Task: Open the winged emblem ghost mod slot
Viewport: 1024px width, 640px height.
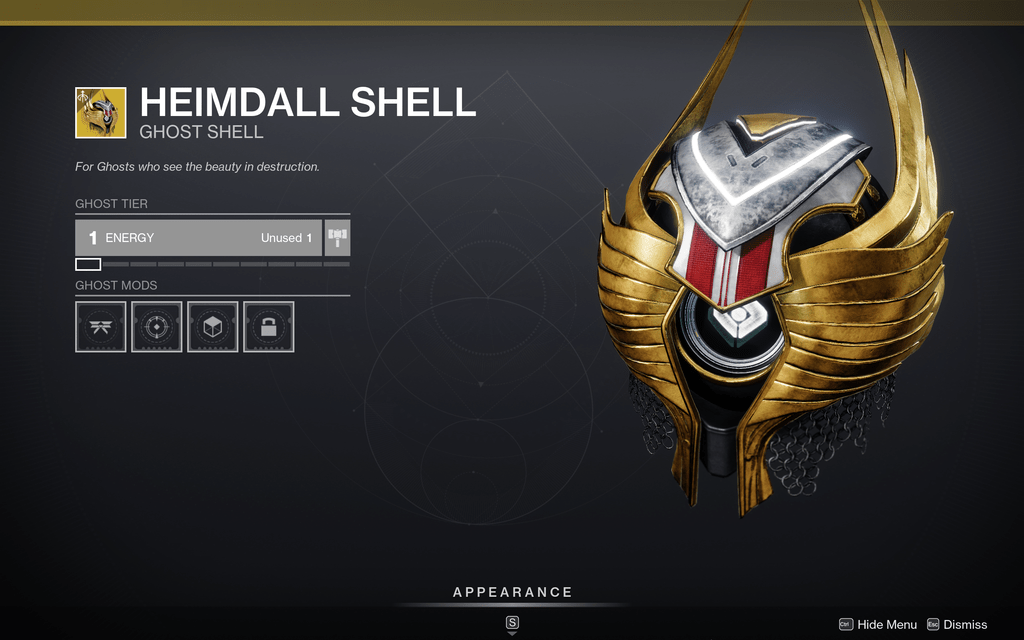Action: [101, 327]
